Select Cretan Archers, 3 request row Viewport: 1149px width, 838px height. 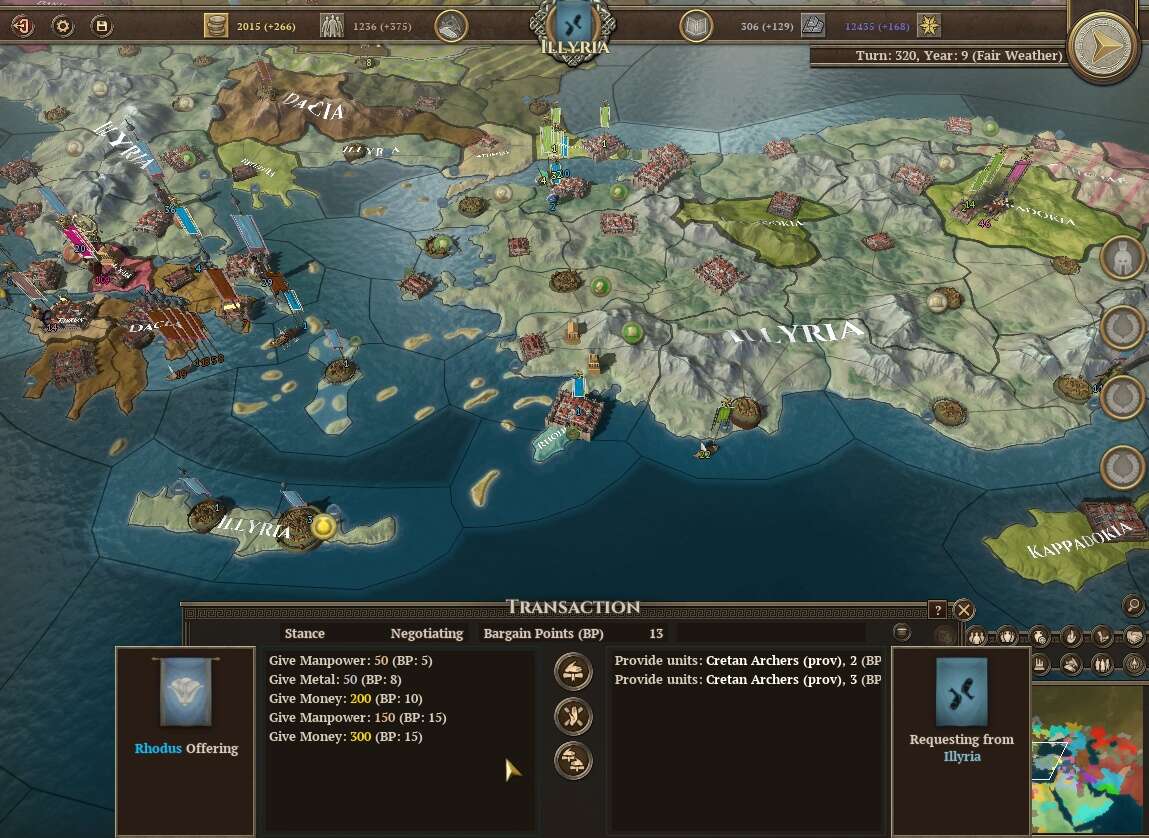pos(746,680)
